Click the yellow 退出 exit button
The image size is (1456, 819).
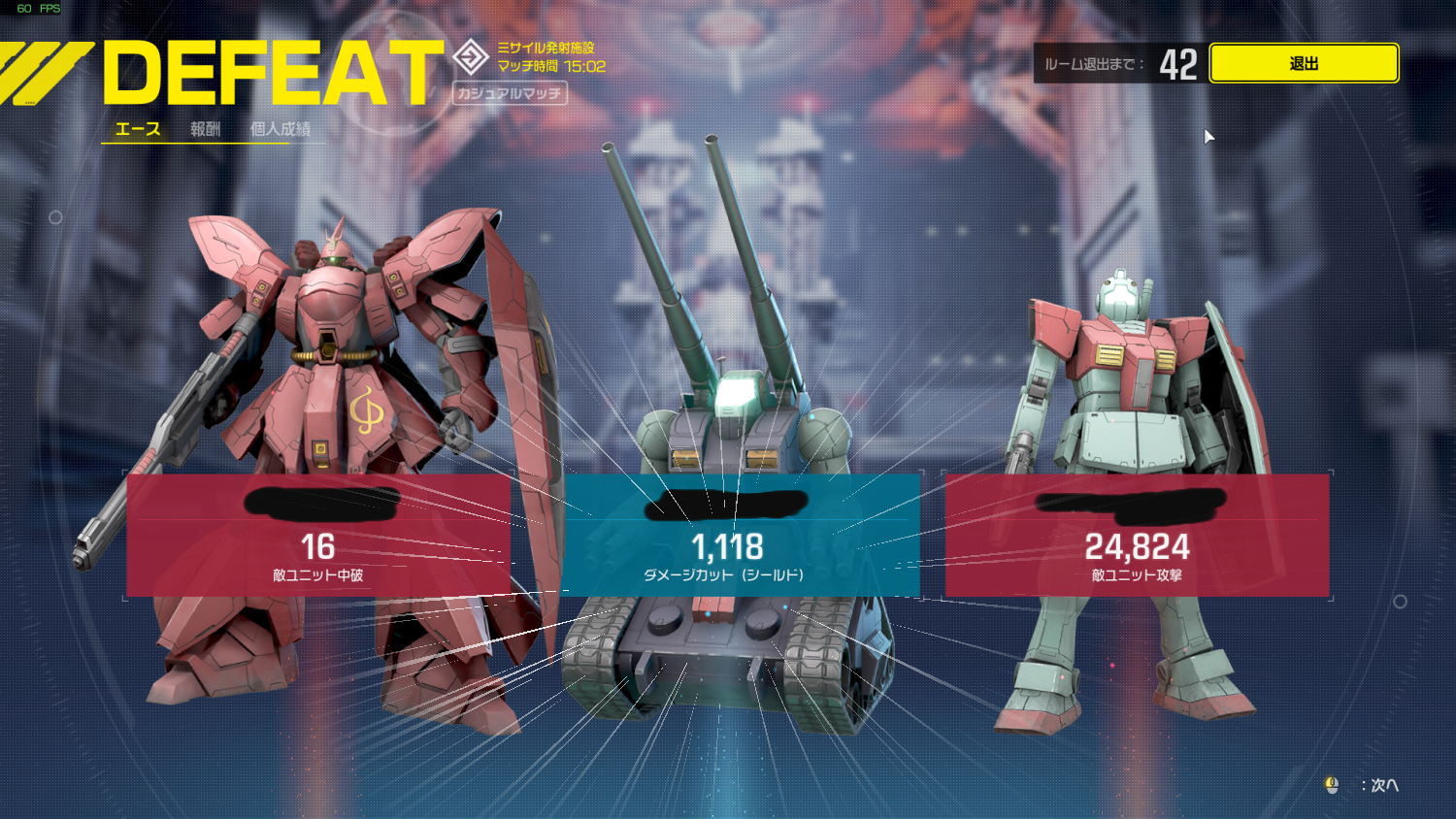click(x=1303, y=64)
